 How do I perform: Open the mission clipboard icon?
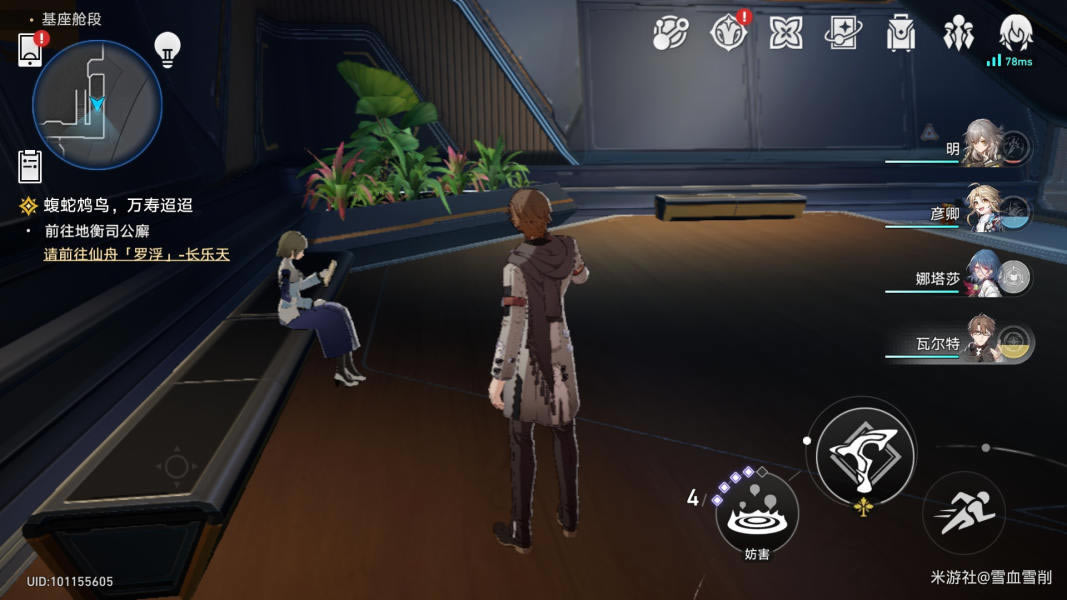click(30, 165)
